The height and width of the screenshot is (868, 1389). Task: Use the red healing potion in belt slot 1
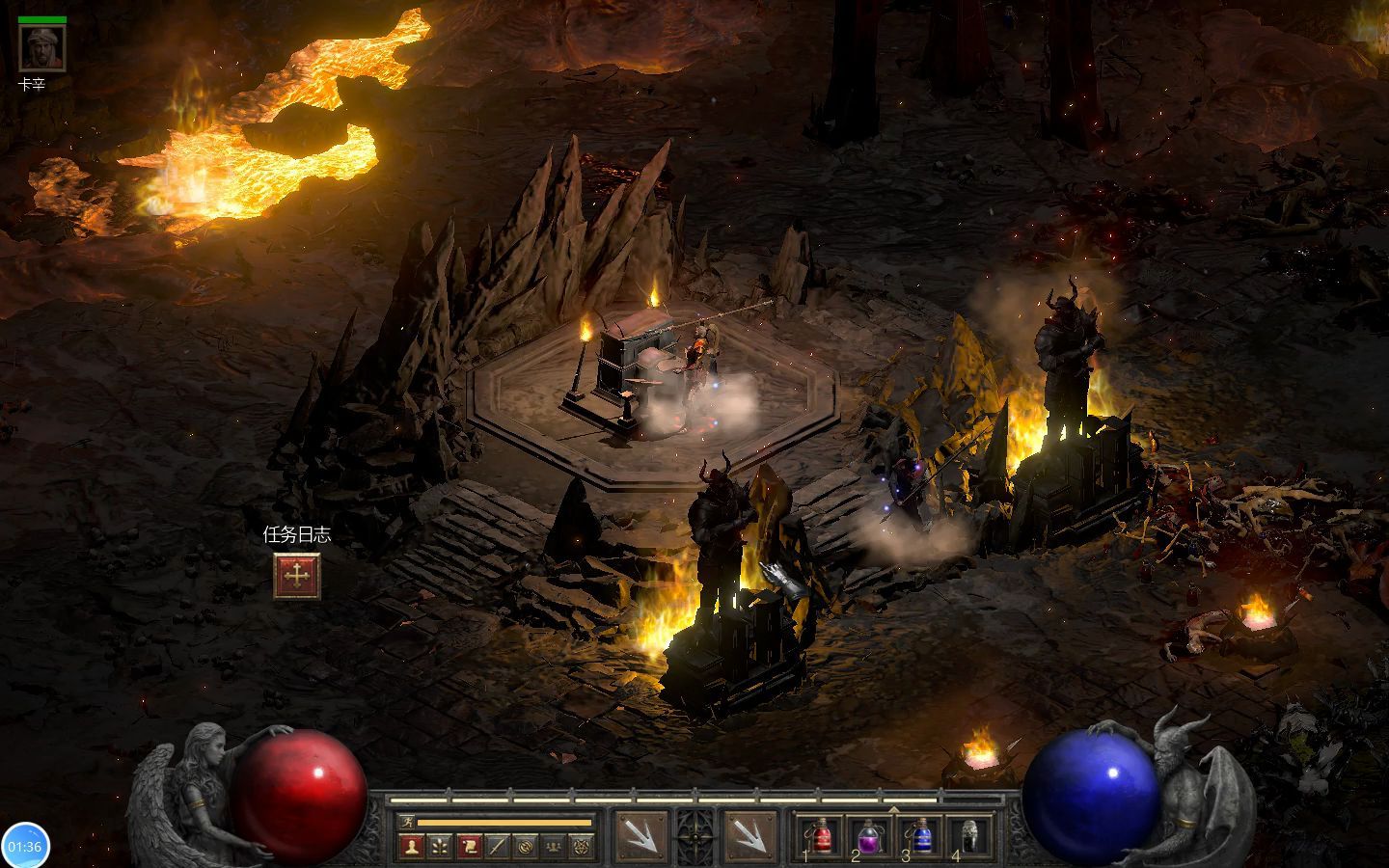click(x=821, y=835)
